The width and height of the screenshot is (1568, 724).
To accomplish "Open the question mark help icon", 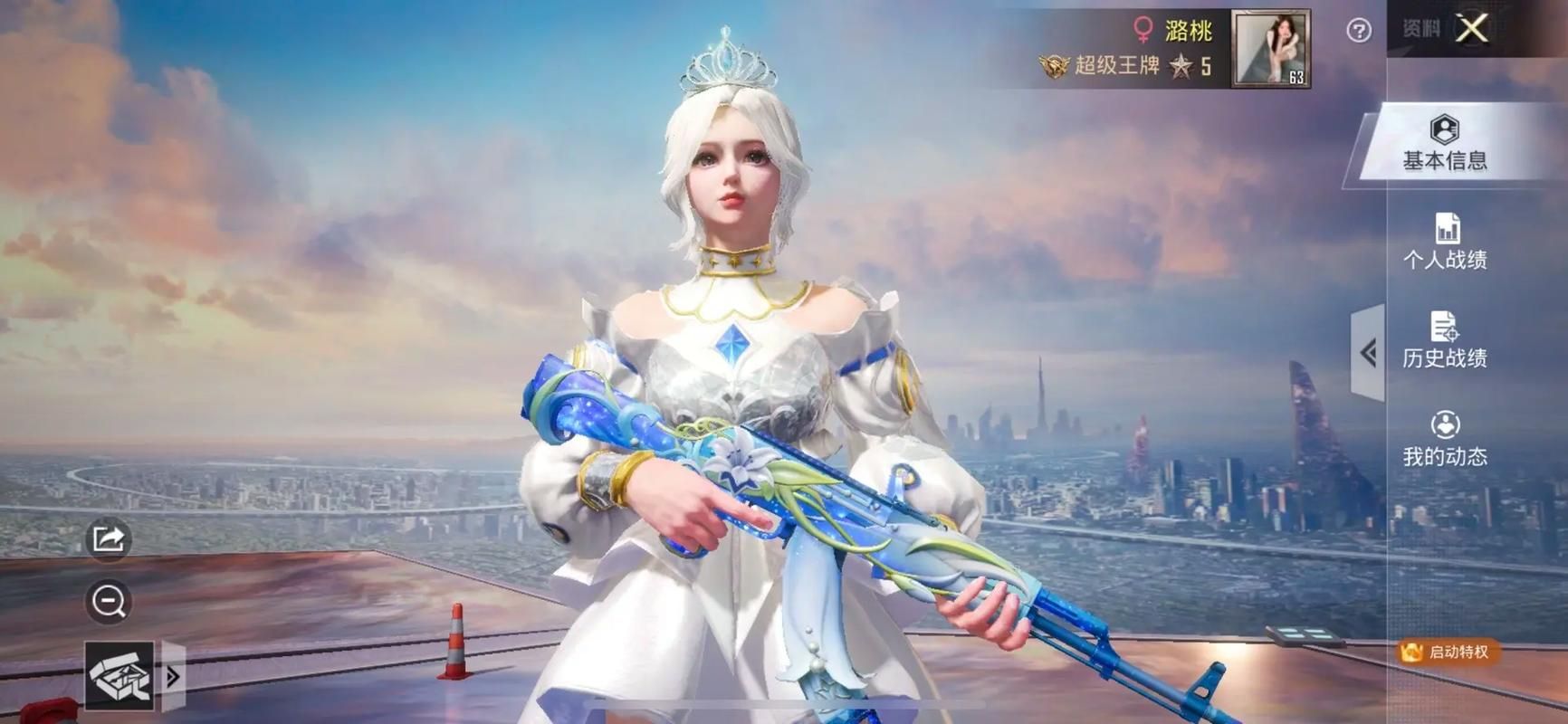I will 1358,31.
